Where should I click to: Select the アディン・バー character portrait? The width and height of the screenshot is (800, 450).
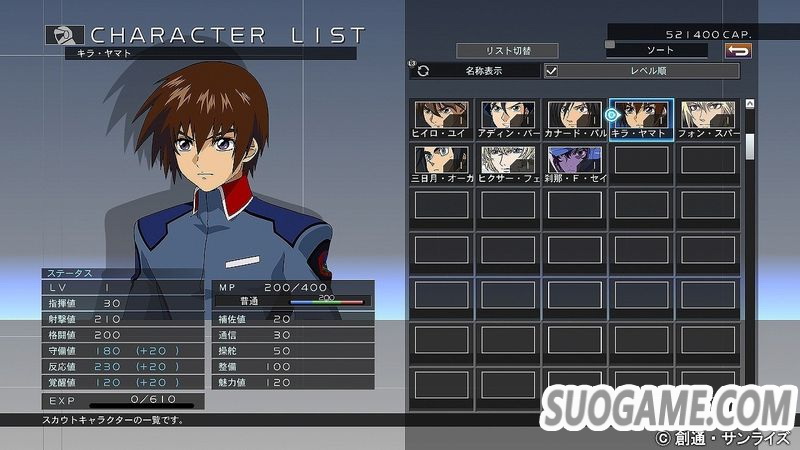(x=507, y=120)
